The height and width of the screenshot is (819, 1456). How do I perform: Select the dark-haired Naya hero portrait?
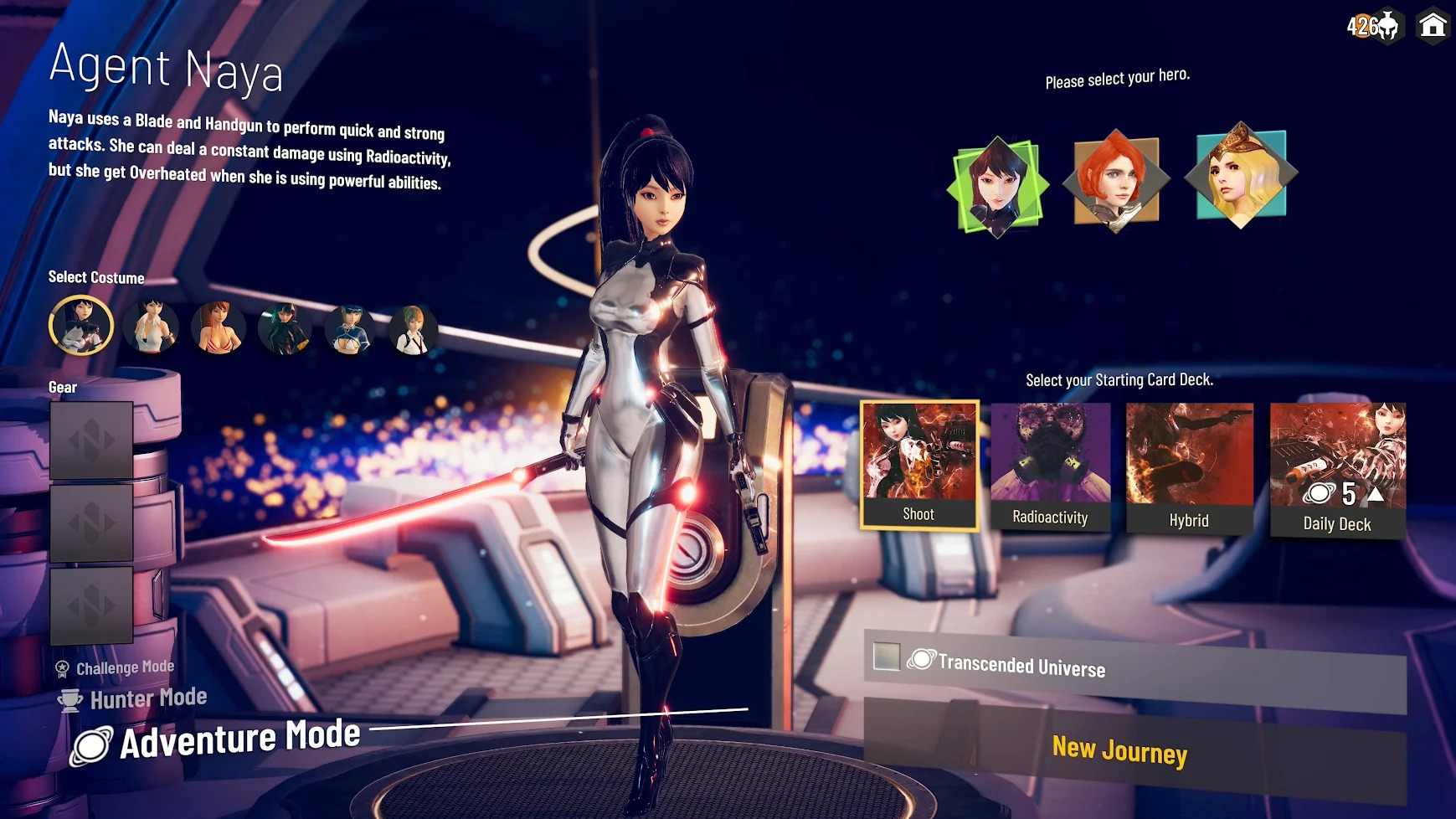997,186
